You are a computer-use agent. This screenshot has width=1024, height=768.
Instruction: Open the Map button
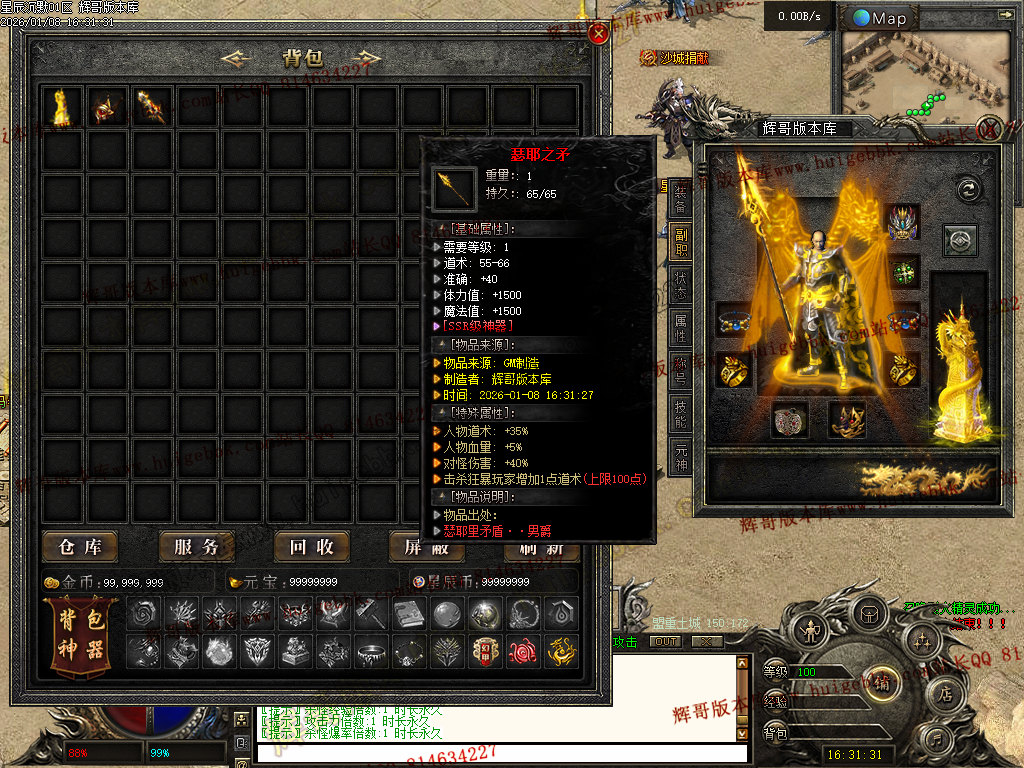click(880, 18)
